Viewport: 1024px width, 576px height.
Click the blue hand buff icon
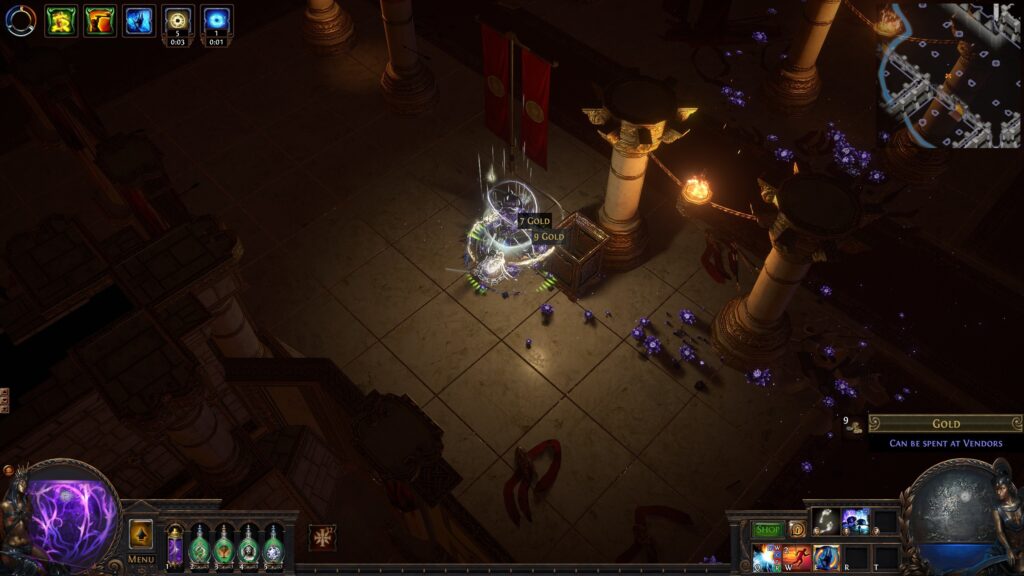pyautogui.click(x=139, y=20)
